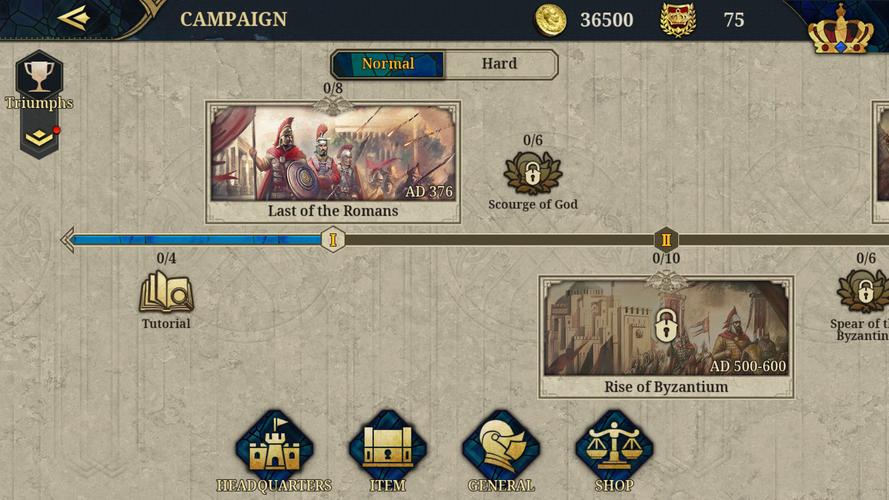The height and width of the screenshot is (500, 889).
Task: Tap the gold coin currency icon
Action: (551, 20)
